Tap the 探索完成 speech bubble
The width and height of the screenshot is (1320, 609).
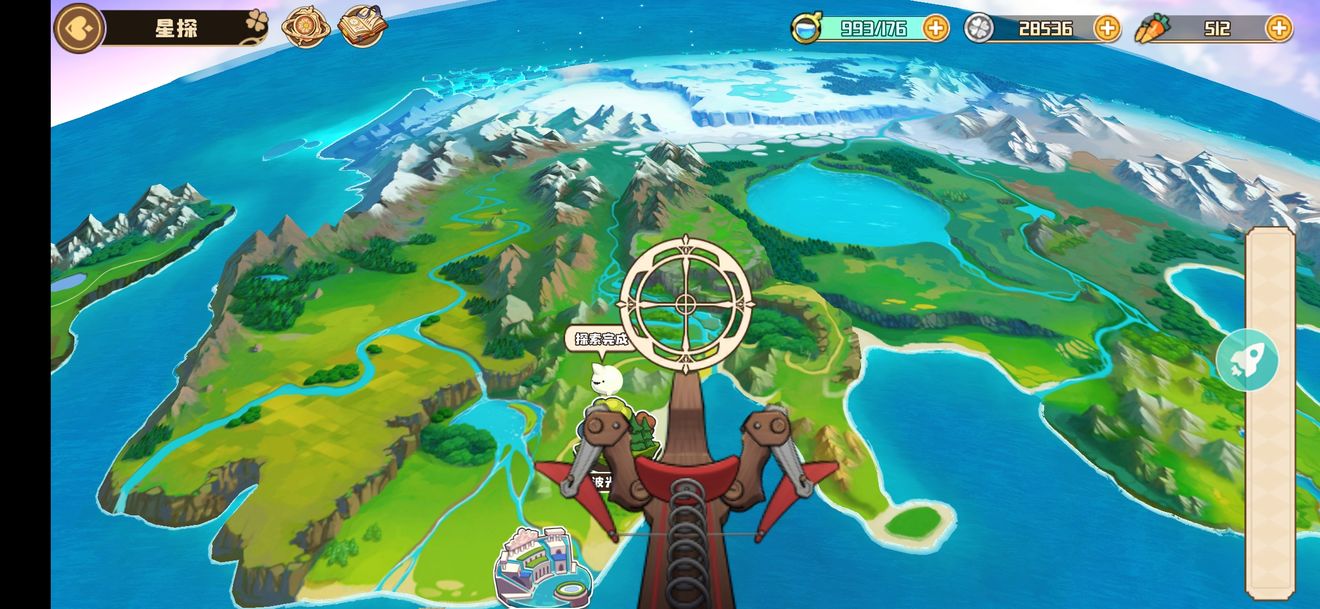coord(598,340)
